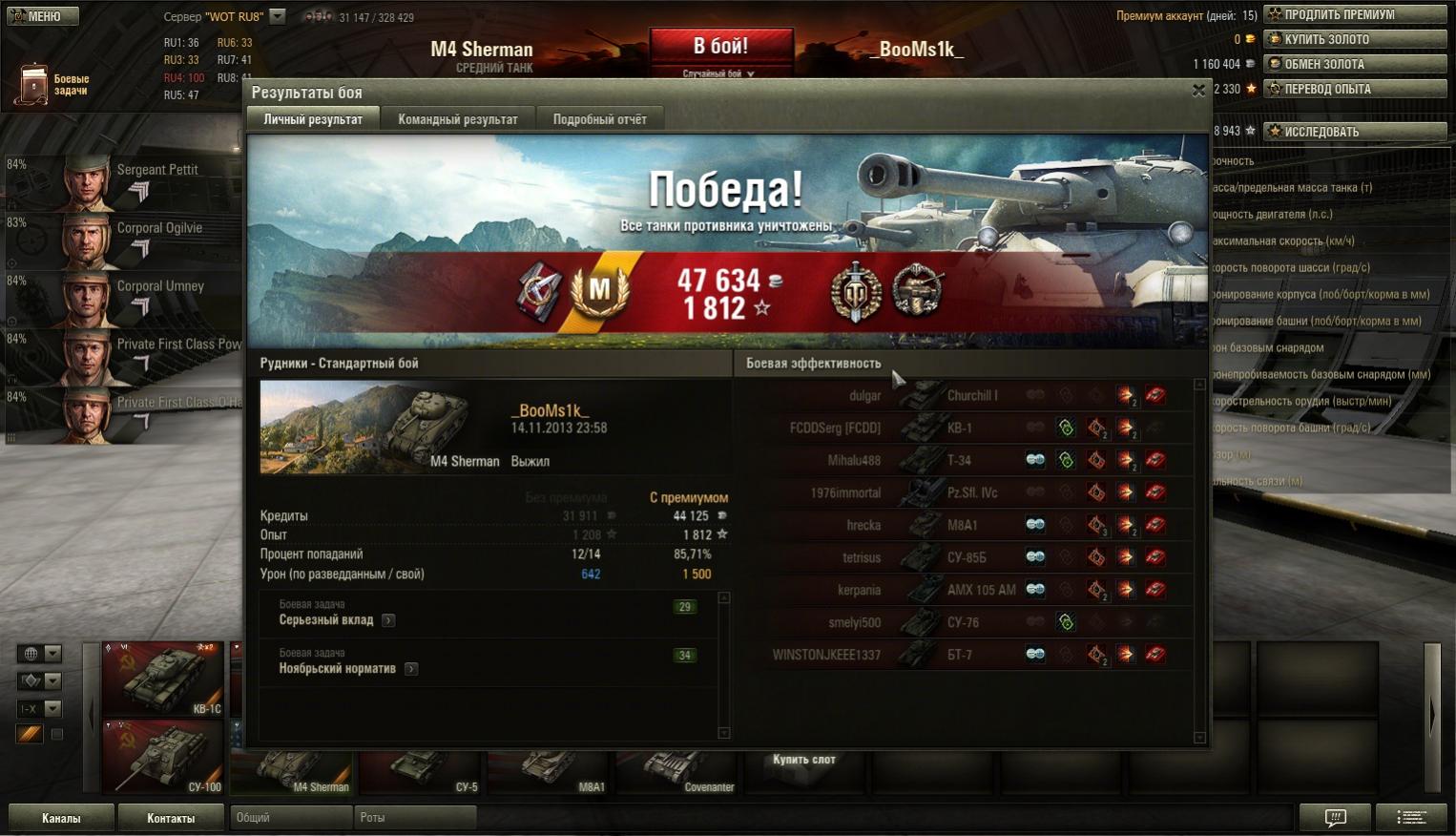Open the Подробный отчёт tab
Viewport: 1456px width, 836px height.
(599, 119)
